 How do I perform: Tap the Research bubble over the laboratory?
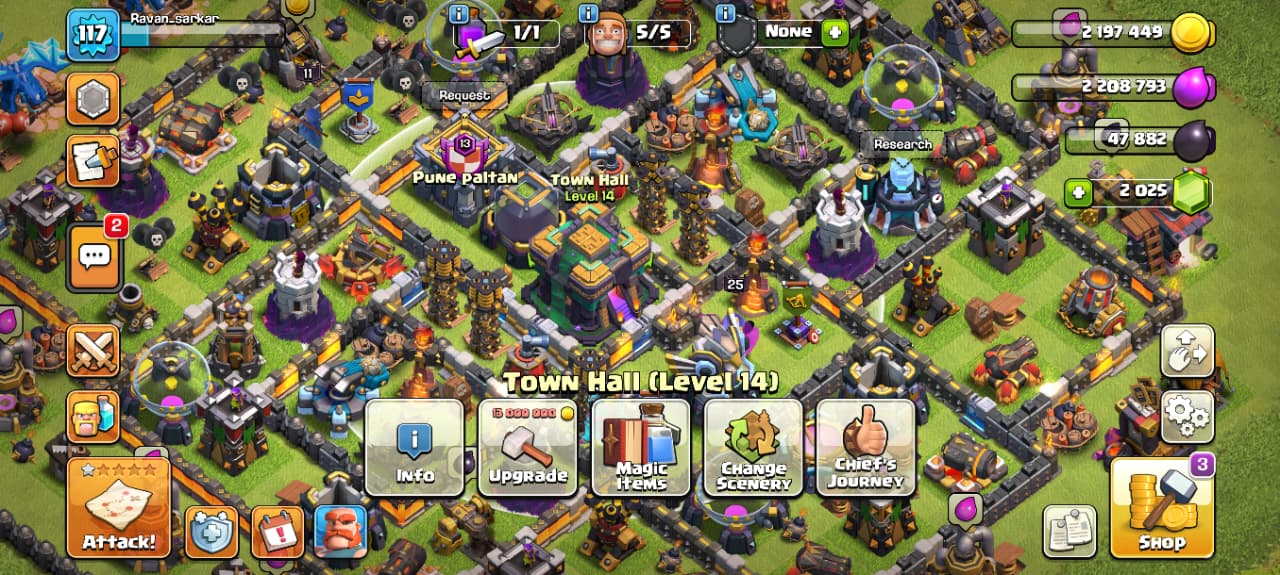coord(902,144)
